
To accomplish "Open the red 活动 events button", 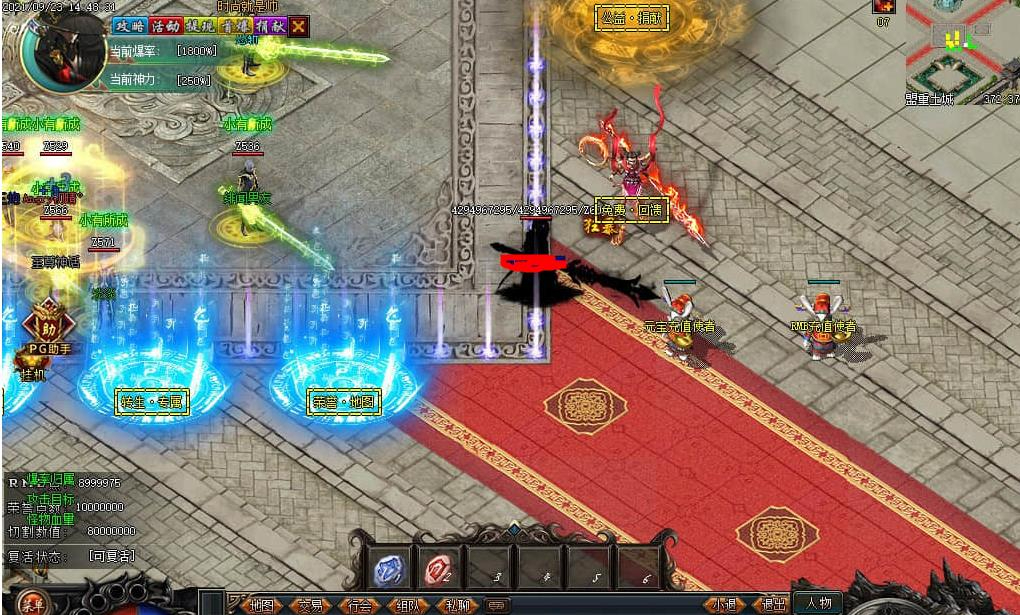I will pos(164,26).
